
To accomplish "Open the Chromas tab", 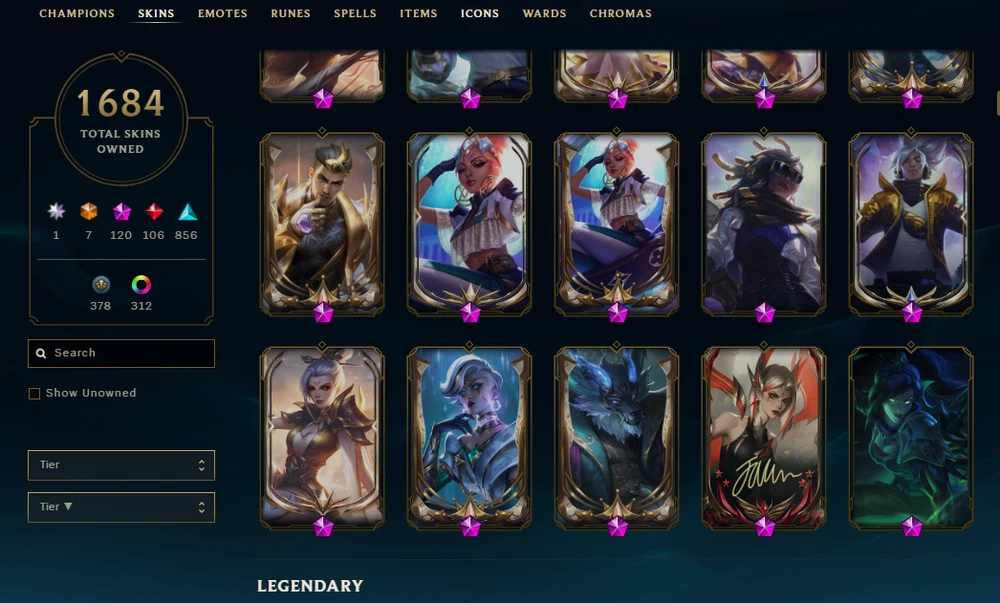I will click(620, 14).
